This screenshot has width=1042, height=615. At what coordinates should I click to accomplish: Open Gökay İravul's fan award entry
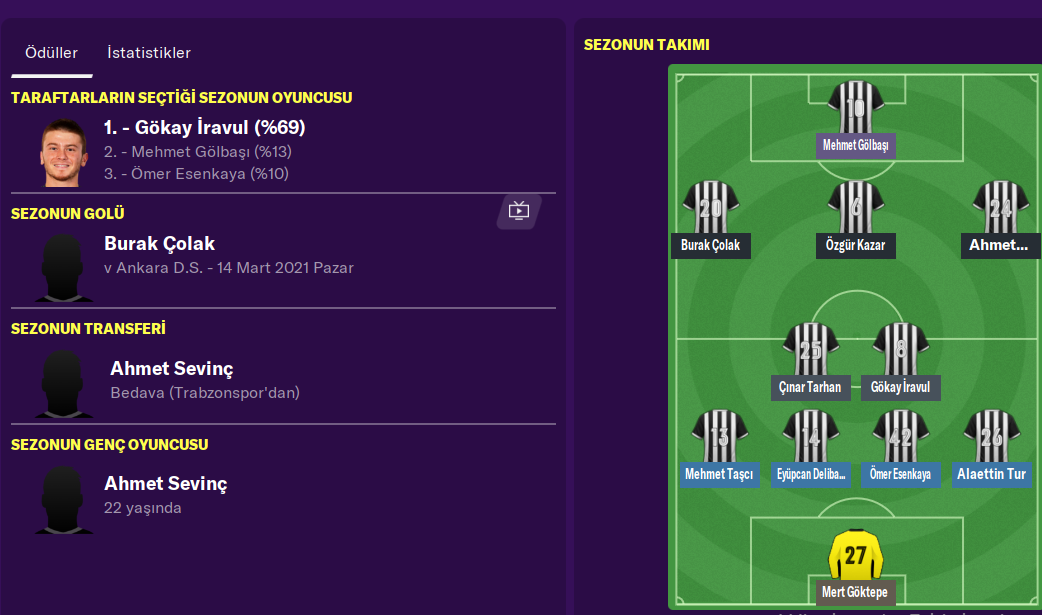[x=204, y=128]
